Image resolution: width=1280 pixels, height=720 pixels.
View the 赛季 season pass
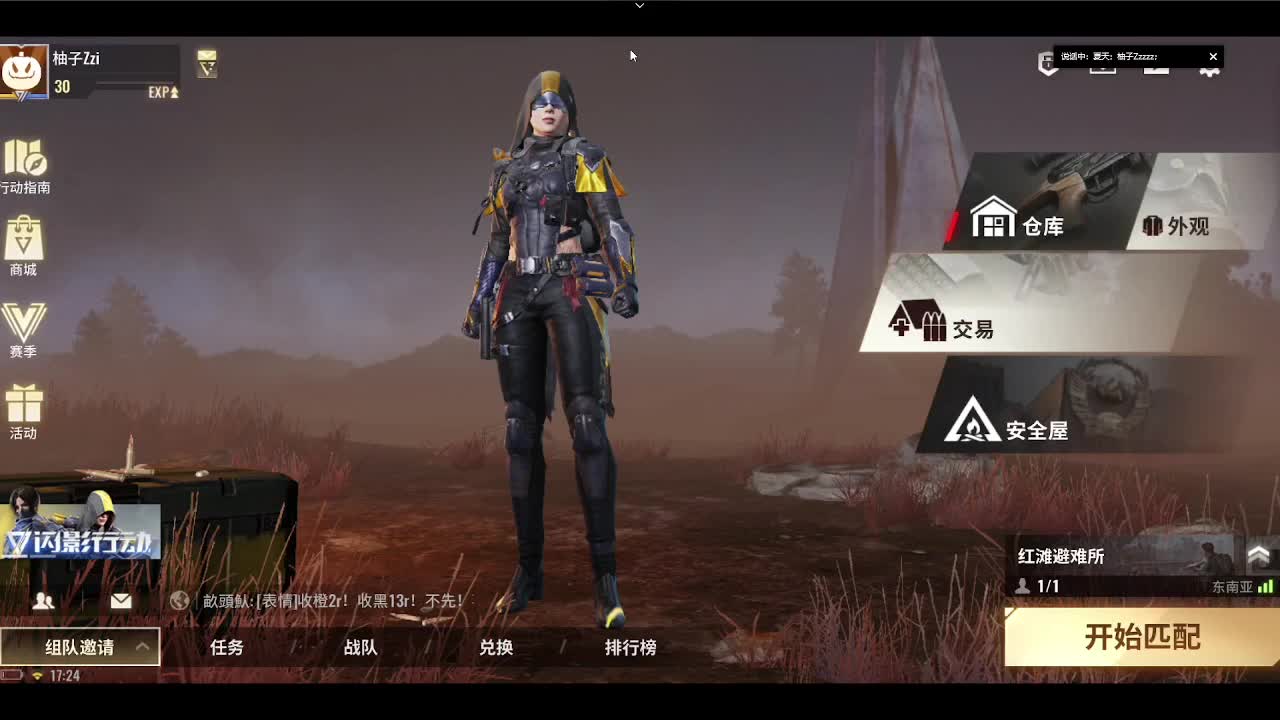coord(24,325)
